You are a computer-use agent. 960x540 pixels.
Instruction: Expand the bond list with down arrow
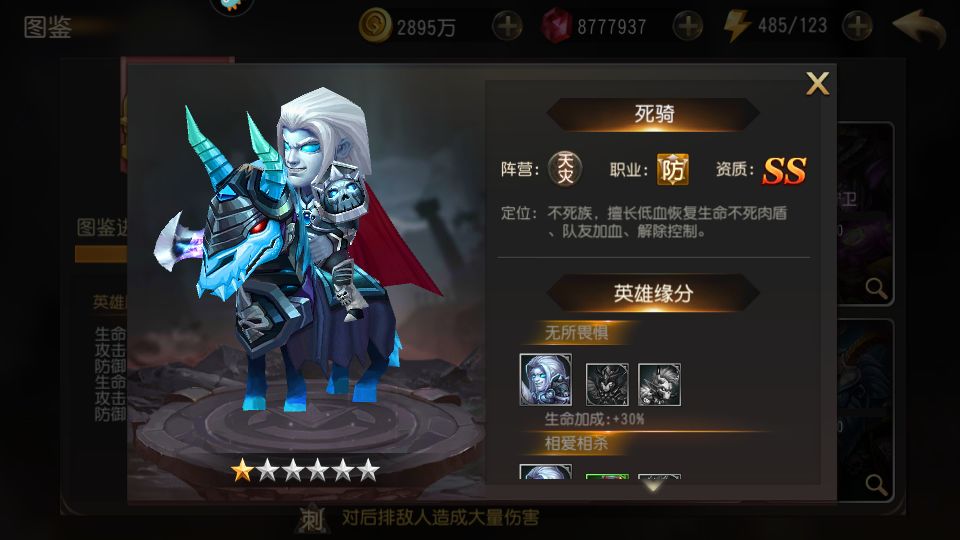tap(653, 487)
